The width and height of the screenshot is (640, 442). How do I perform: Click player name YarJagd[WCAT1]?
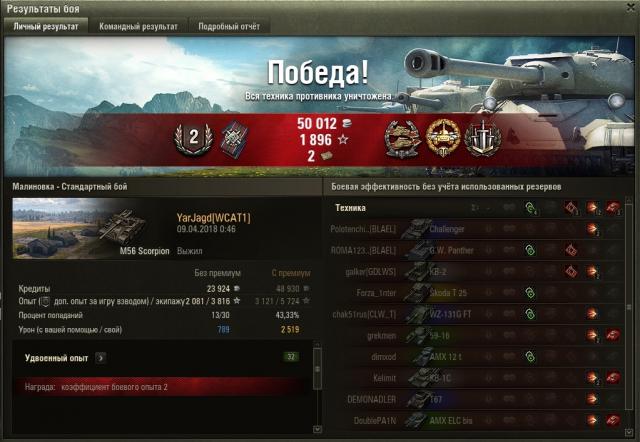[212, 217]
